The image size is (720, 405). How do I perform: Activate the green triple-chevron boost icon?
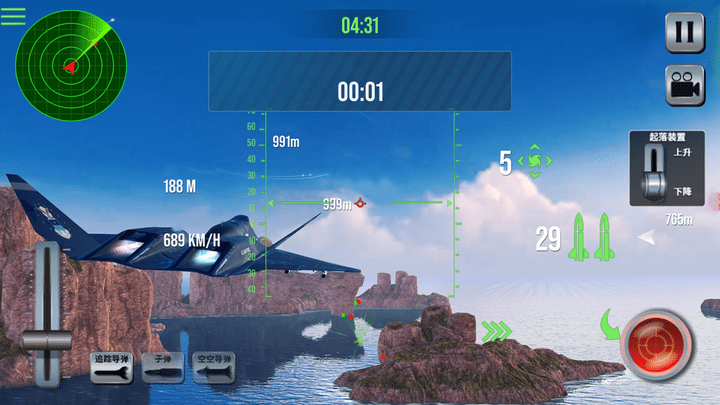[495, 330]
